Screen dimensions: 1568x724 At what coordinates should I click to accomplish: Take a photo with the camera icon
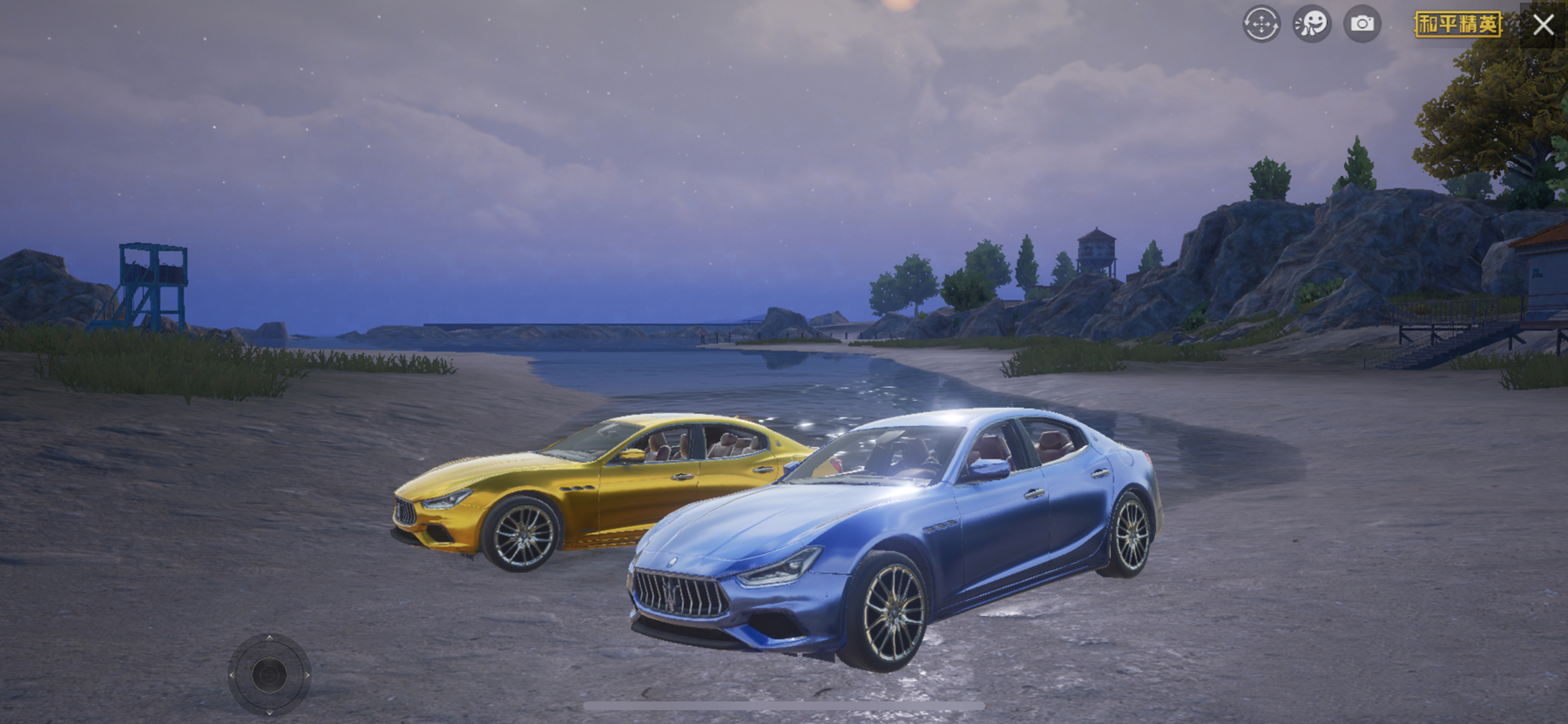(x=1362, y=24)
